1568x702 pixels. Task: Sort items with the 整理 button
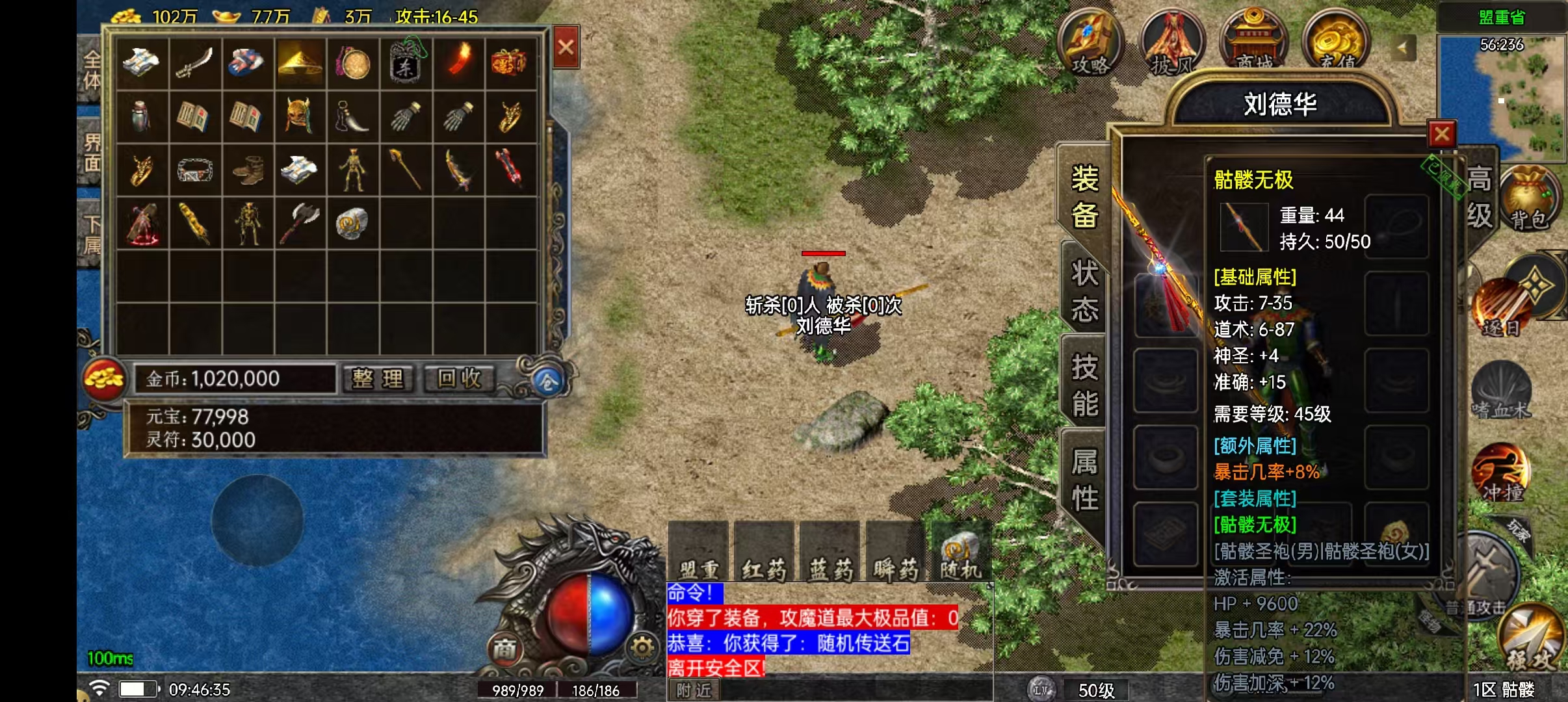point(378,378)
